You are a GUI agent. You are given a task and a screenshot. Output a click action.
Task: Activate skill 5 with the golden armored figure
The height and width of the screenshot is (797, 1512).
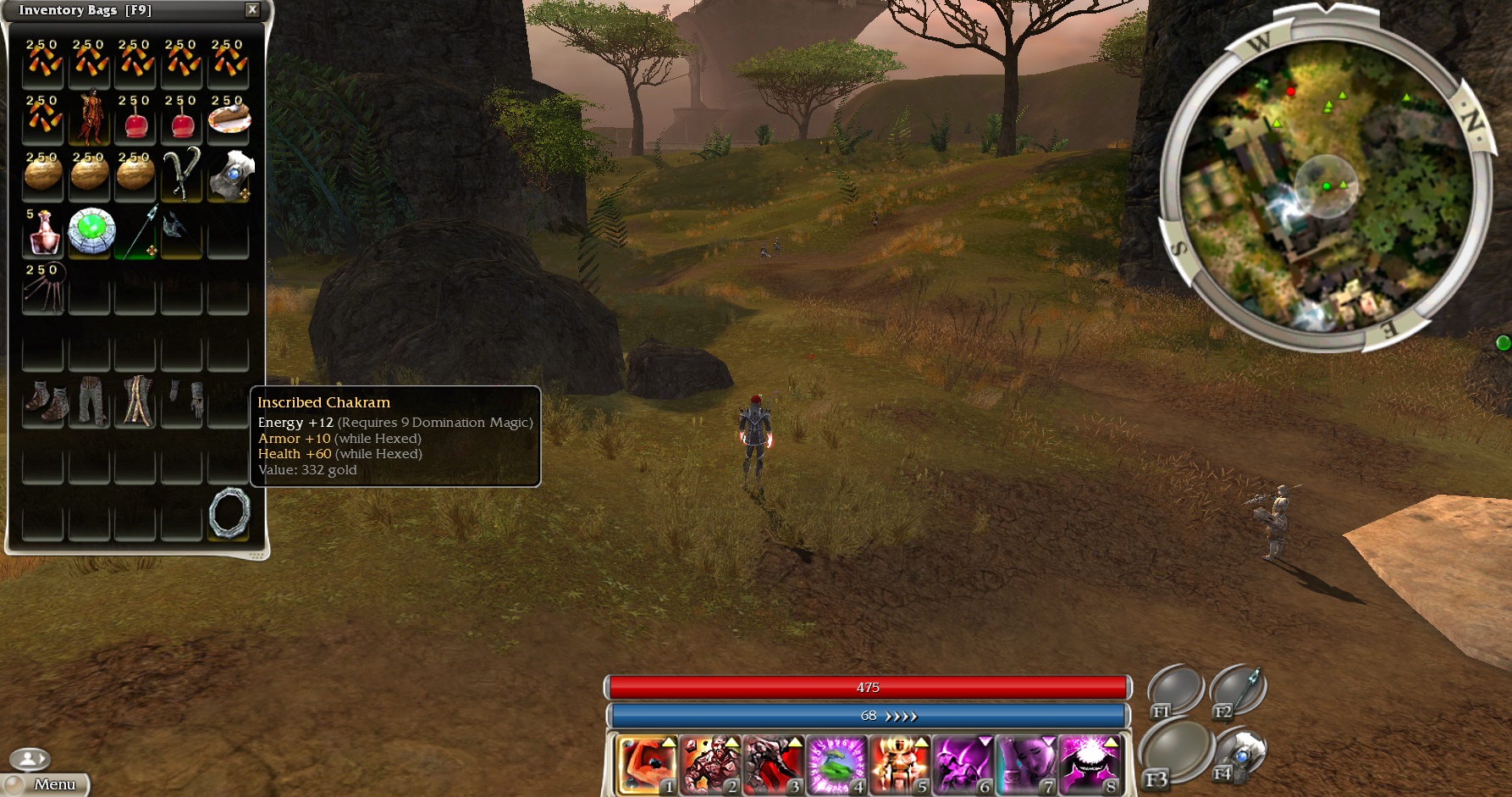[x=900, y=766]
